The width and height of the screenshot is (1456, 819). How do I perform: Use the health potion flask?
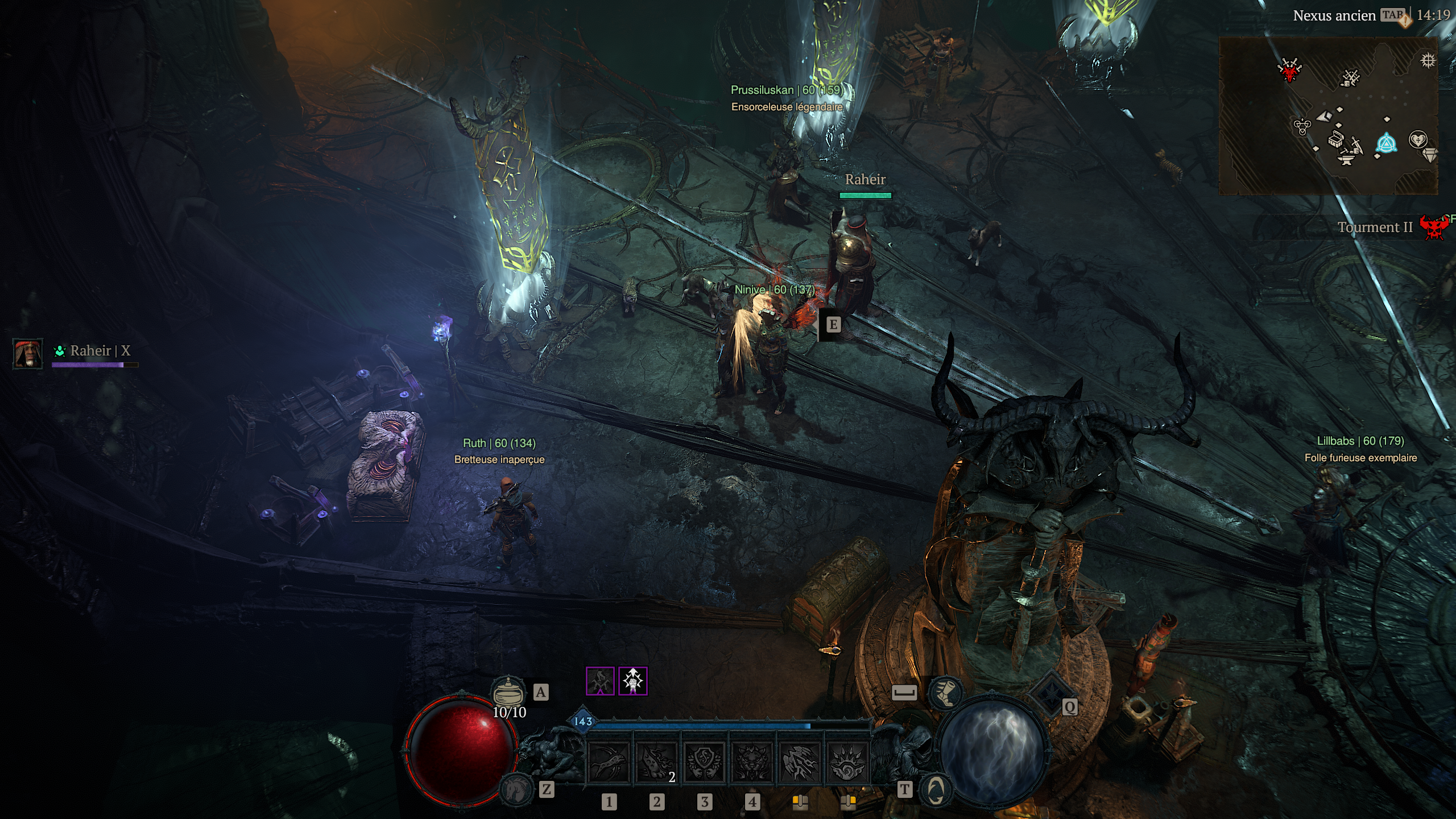click(508, 692)
